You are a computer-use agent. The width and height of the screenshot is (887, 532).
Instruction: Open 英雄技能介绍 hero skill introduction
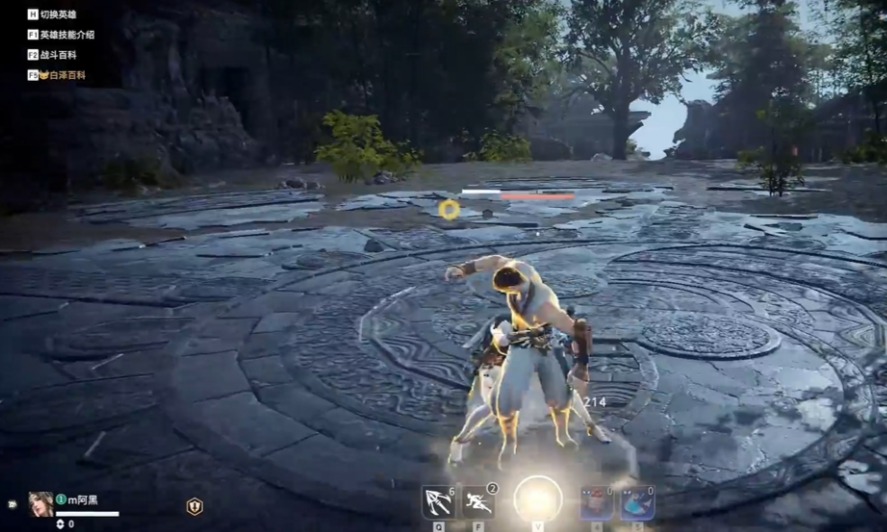pos(67,35)
